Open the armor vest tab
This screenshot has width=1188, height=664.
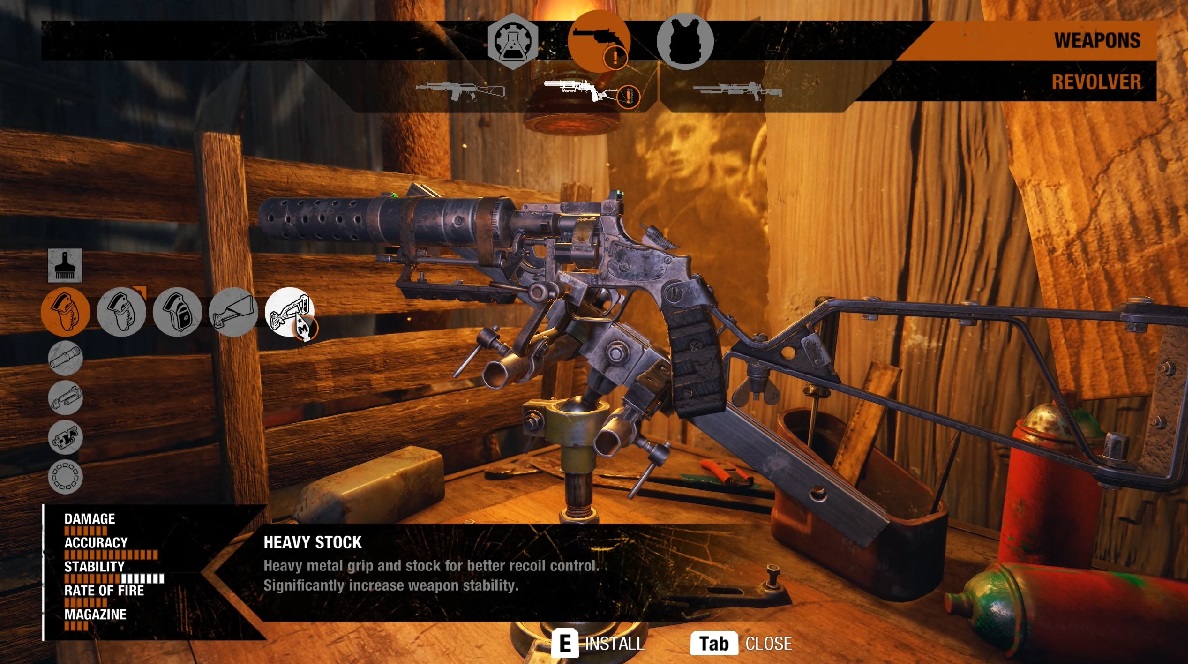click(x=685, y=41)
